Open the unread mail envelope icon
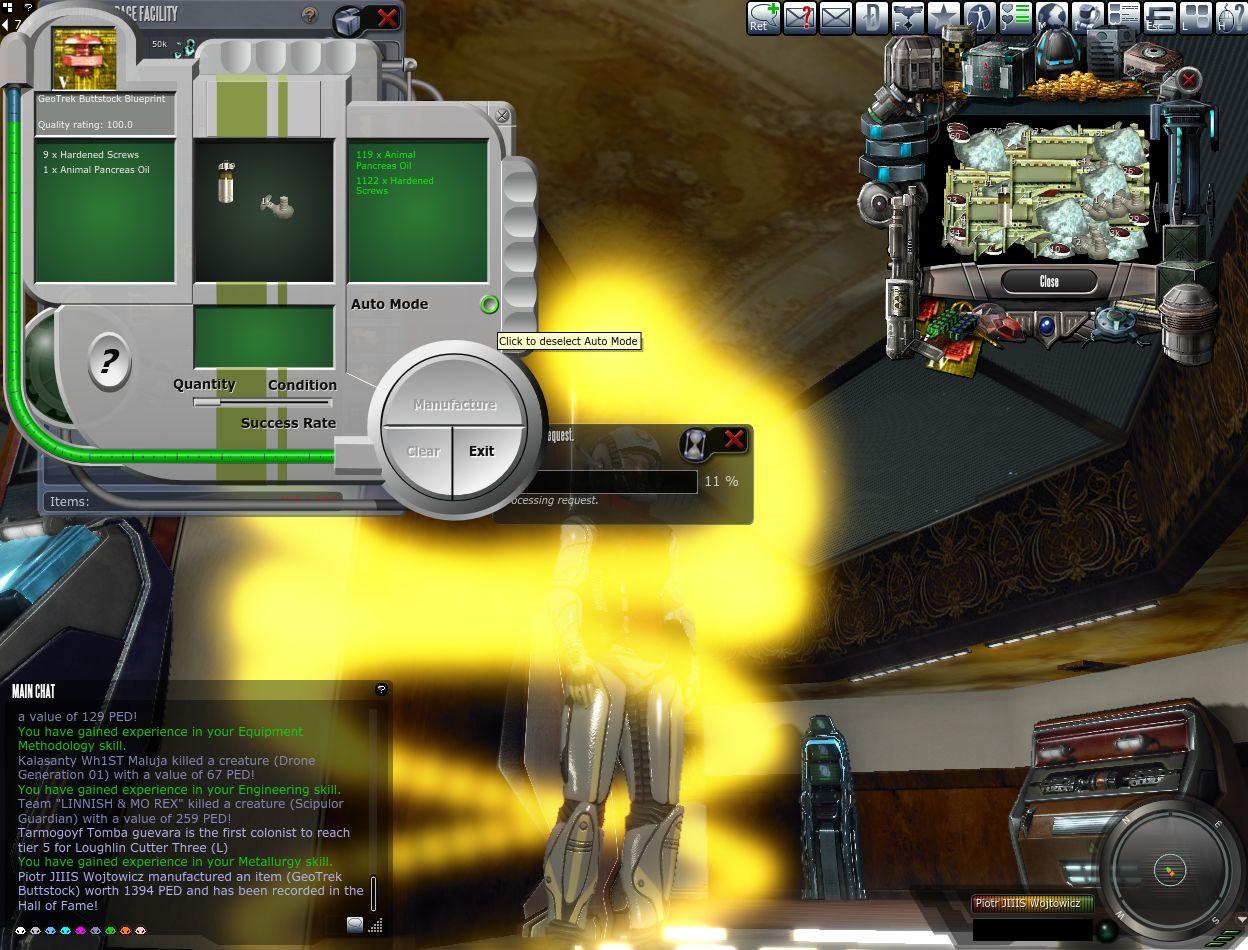 pyautogui.click(x=835, y=18)
